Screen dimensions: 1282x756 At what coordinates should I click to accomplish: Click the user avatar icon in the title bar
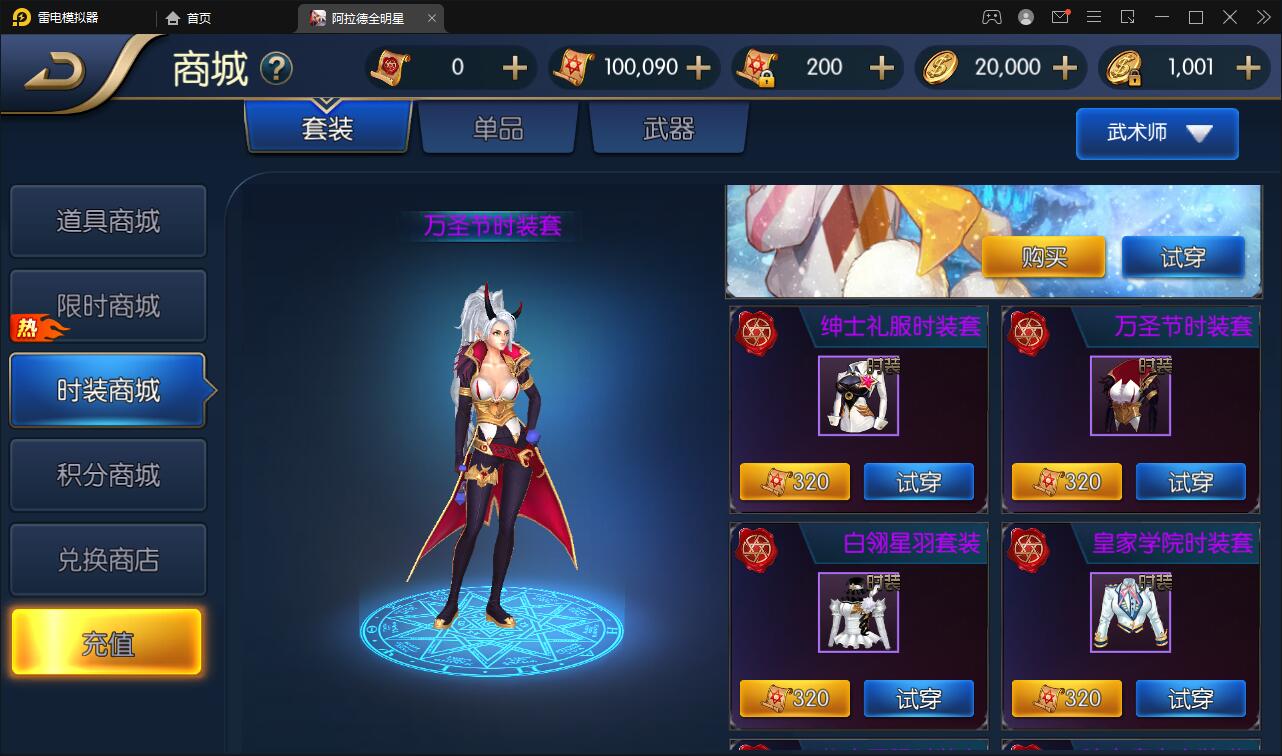point(1024,17)
